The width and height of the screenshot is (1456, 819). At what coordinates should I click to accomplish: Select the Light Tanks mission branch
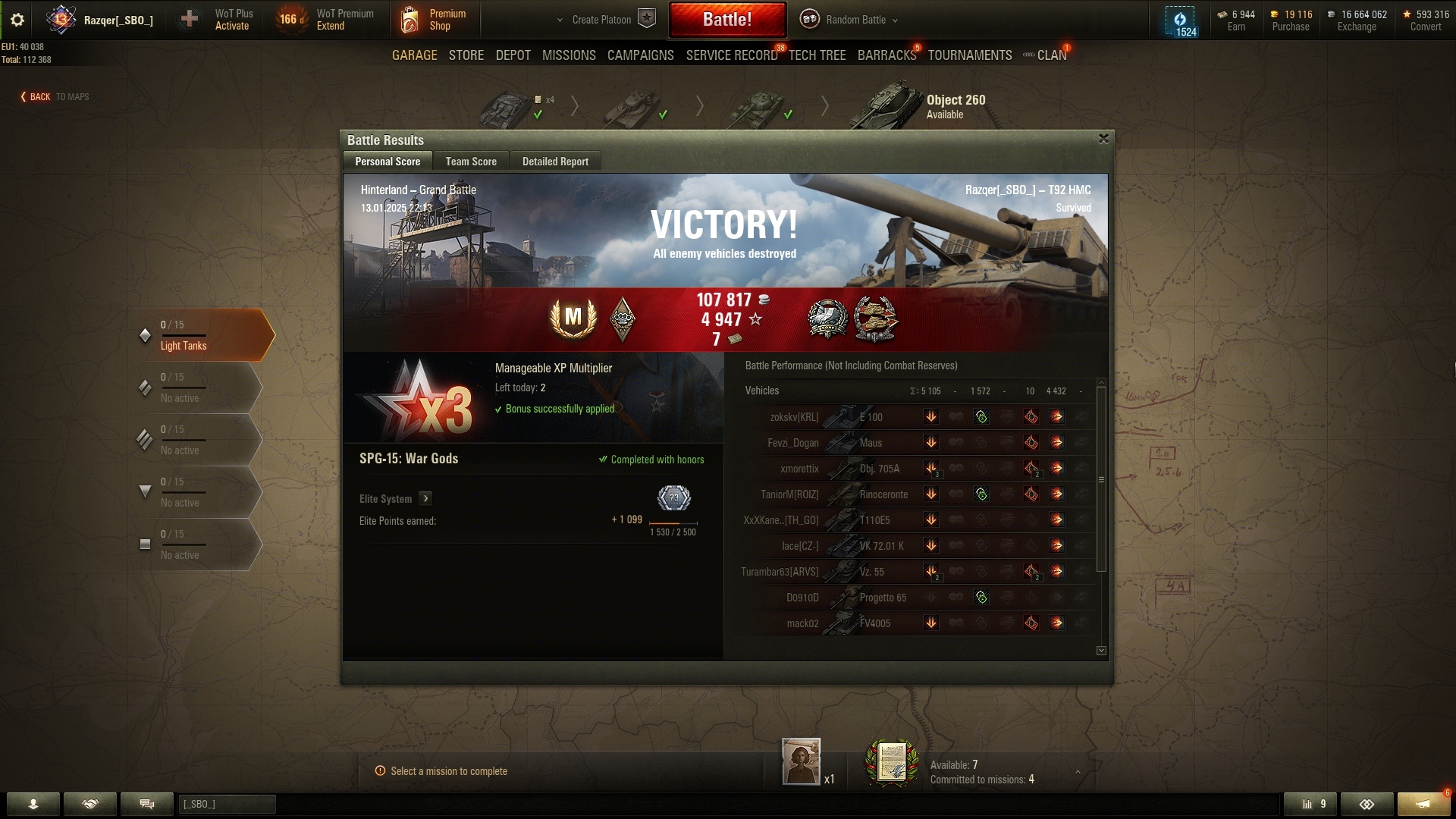pos(201,335)
